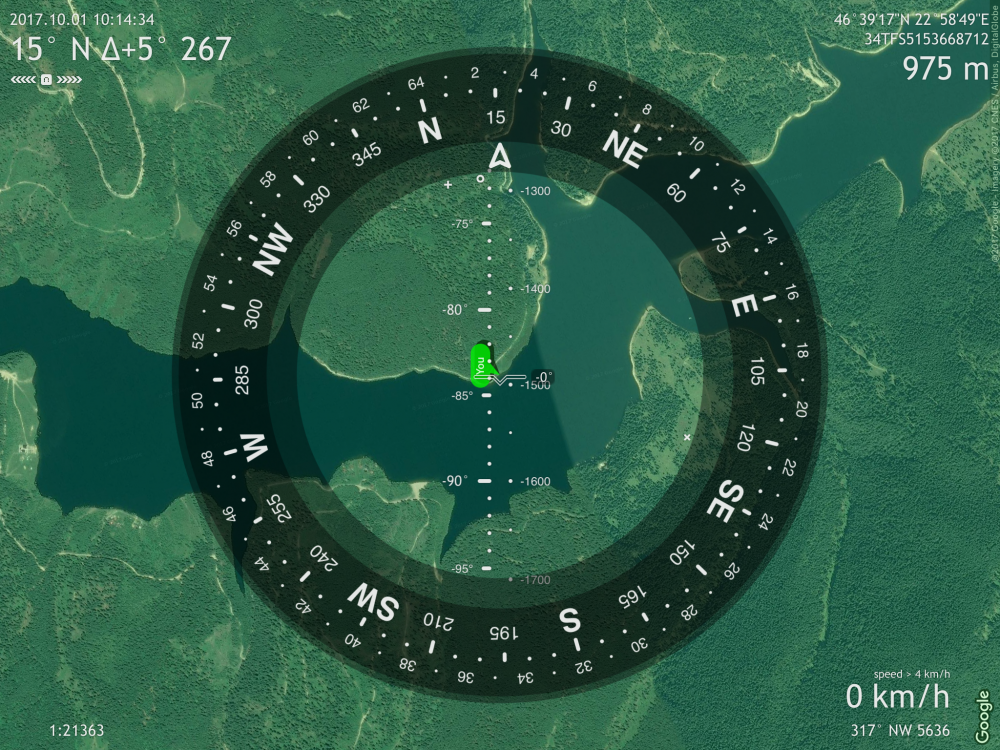Tap the 975 m altitude panel

click(944, 69)
